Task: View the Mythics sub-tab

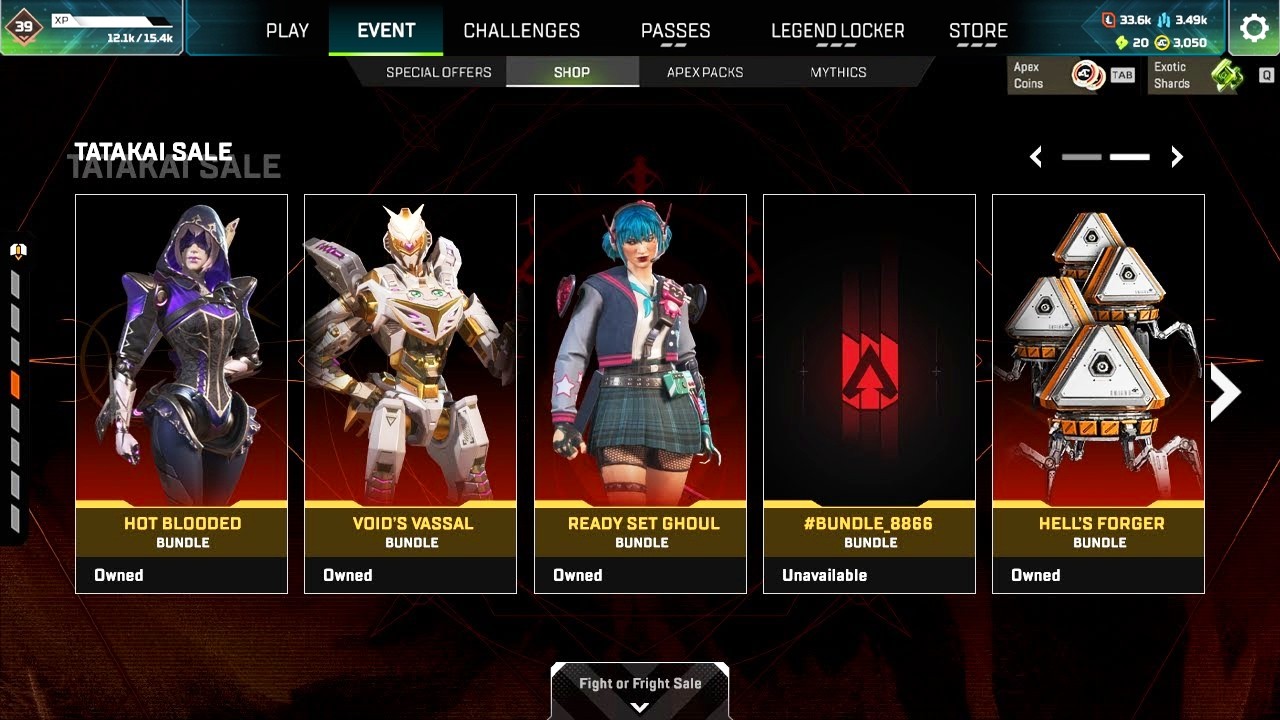Action: pyautogui.click(x=838, y=72)
